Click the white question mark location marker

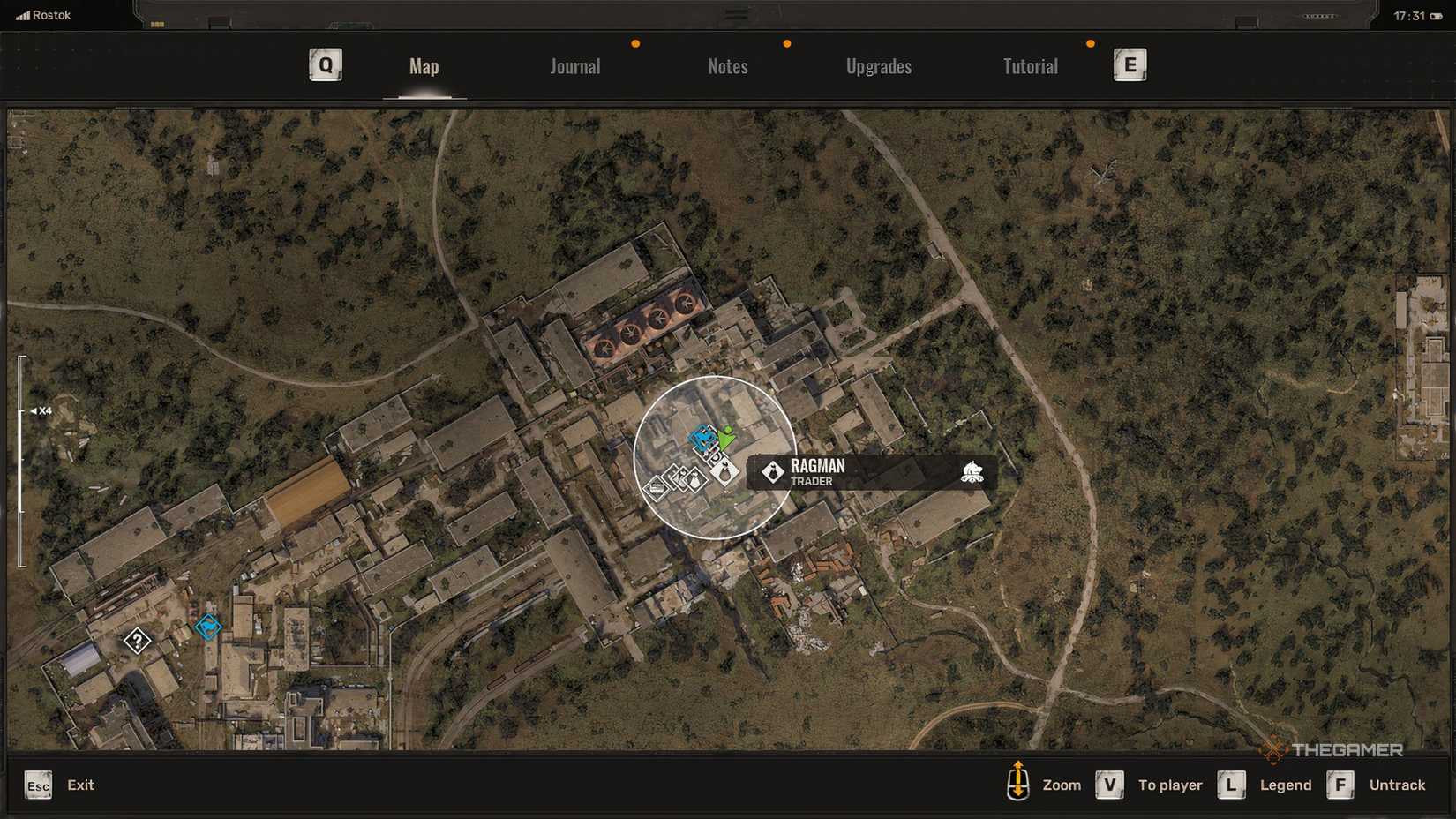tap(139, 641)
